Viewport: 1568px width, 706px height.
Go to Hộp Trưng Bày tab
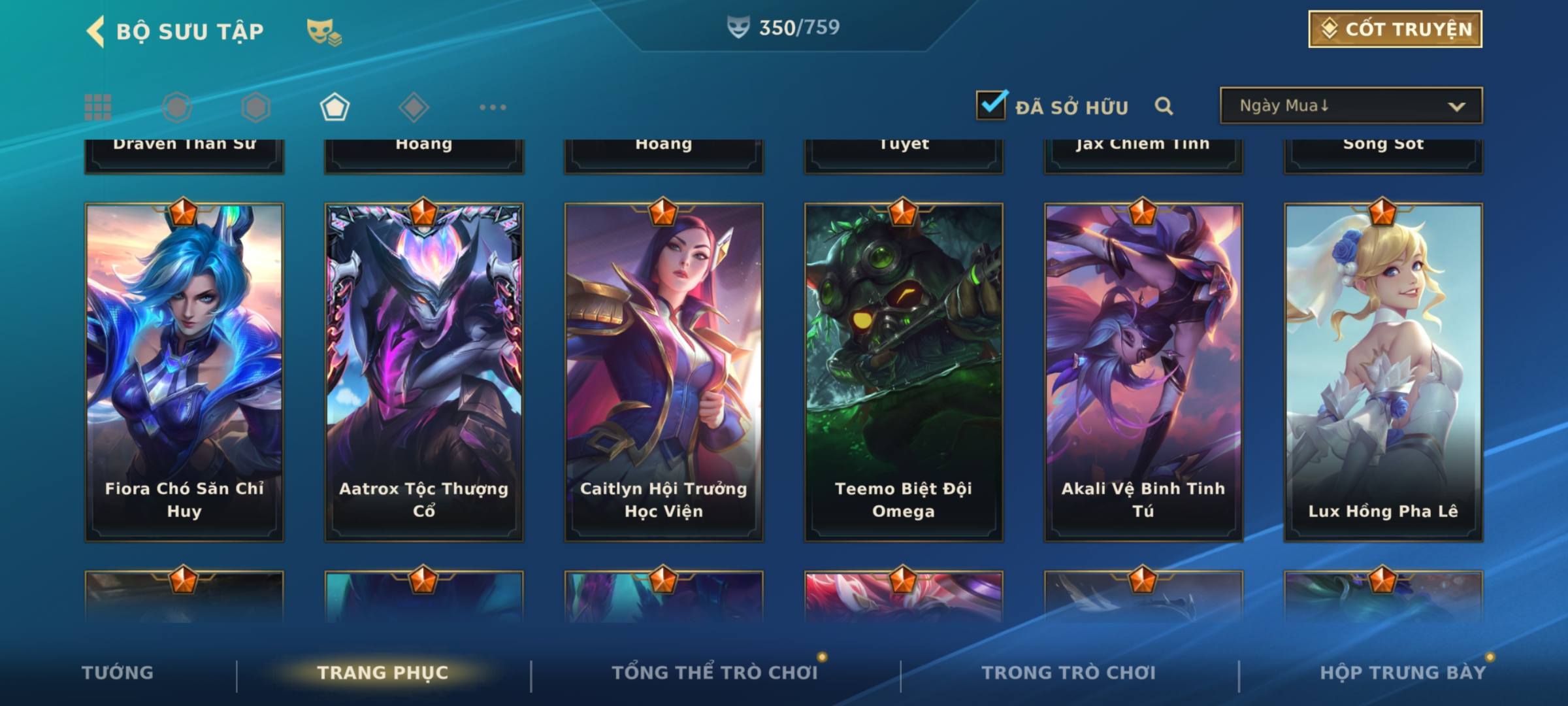[x=1403, y=673]
